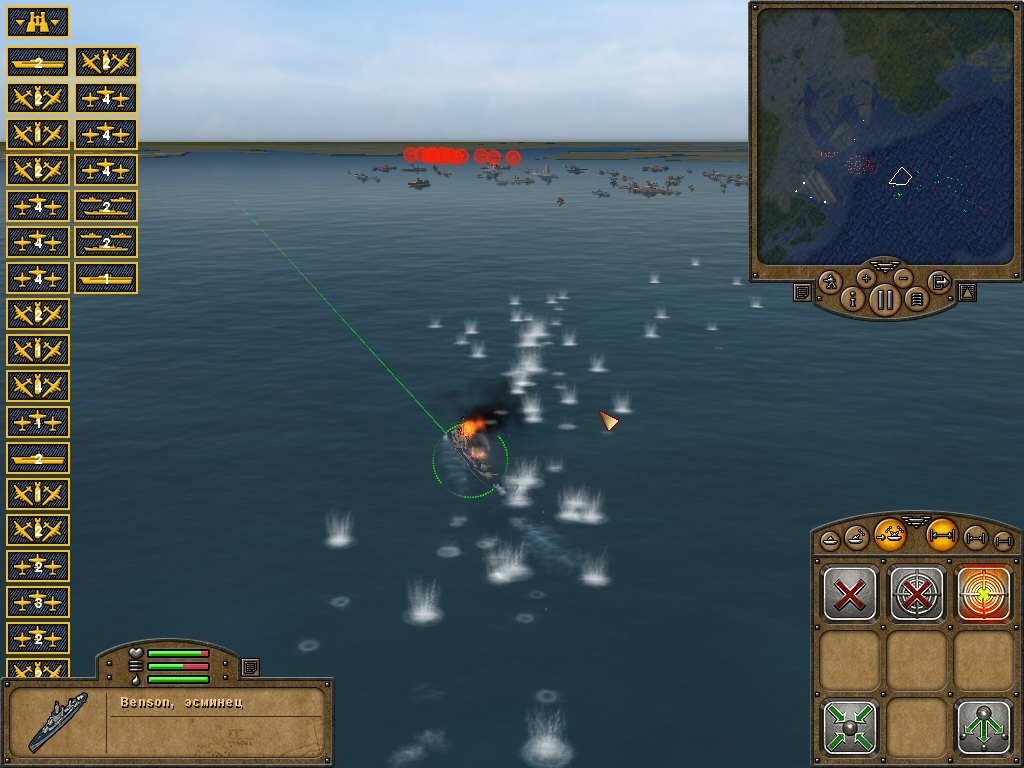Toggle the notes icon left of minimap controls
The height and width of the screenshot is (768, 1024).
[802, 292]
